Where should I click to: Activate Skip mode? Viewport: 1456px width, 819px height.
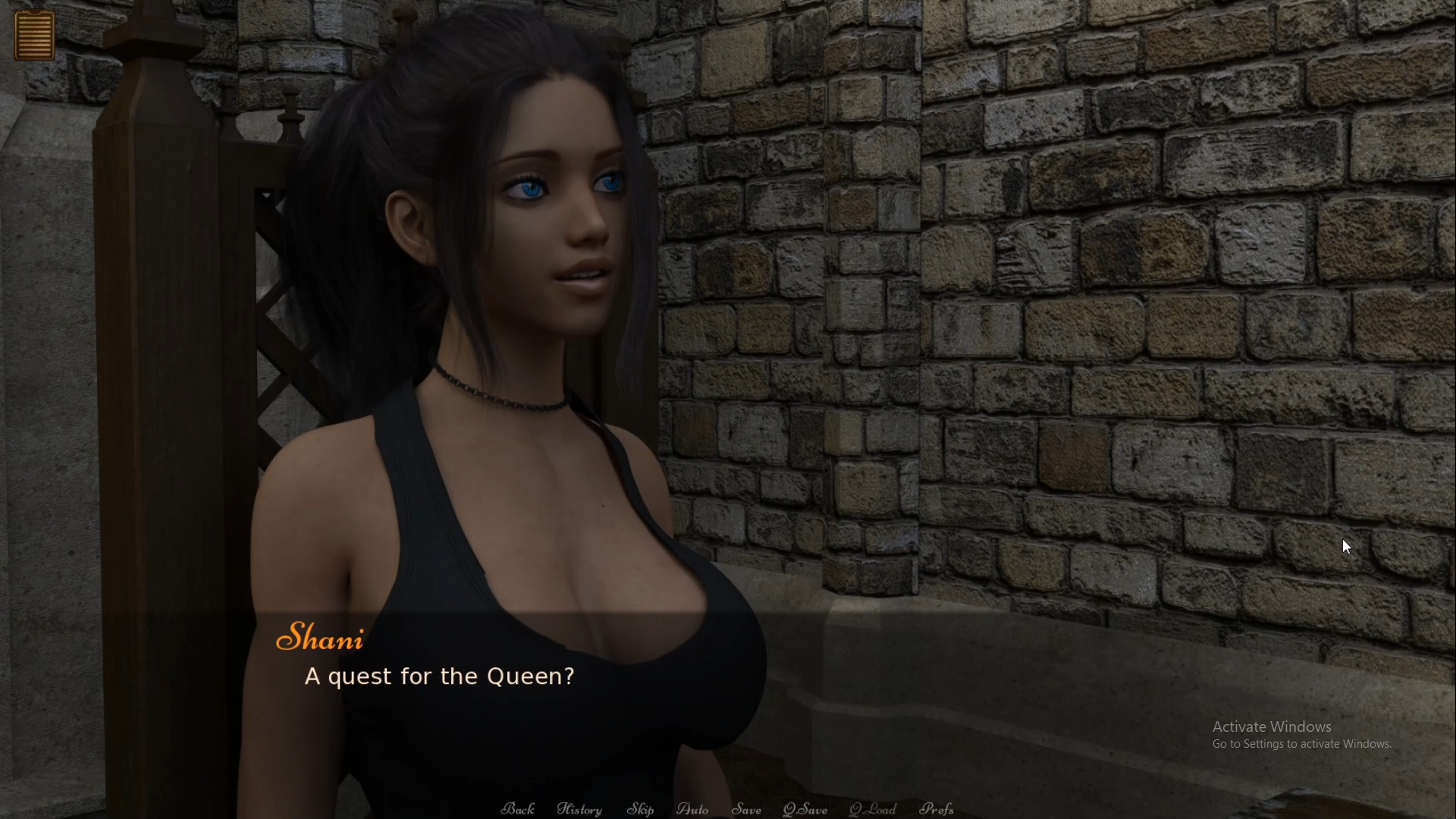coord(640,809)
